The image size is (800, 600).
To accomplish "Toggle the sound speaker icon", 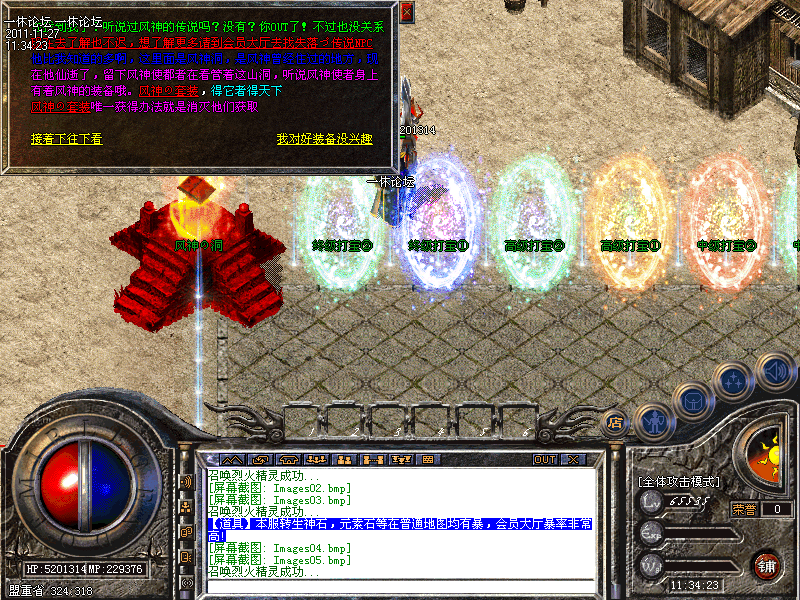I will point(774,370).
